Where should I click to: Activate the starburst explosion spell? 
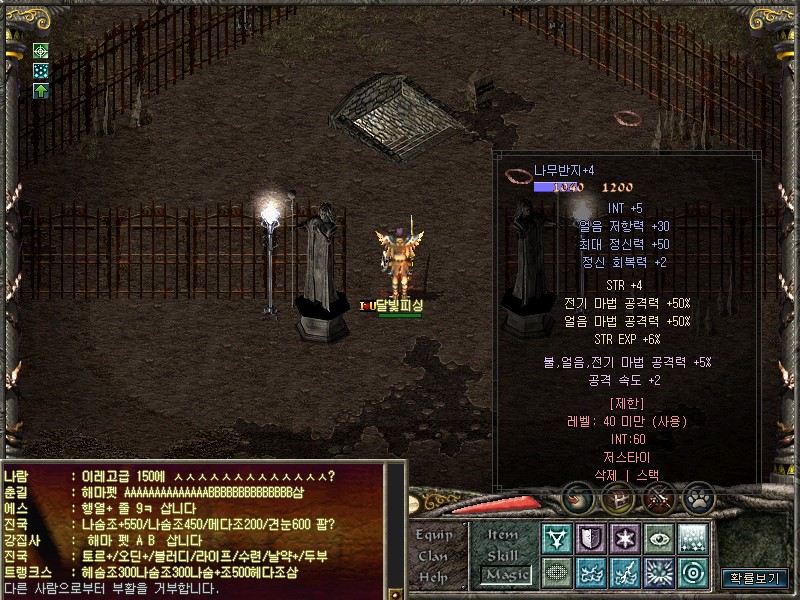coord(659,573)
